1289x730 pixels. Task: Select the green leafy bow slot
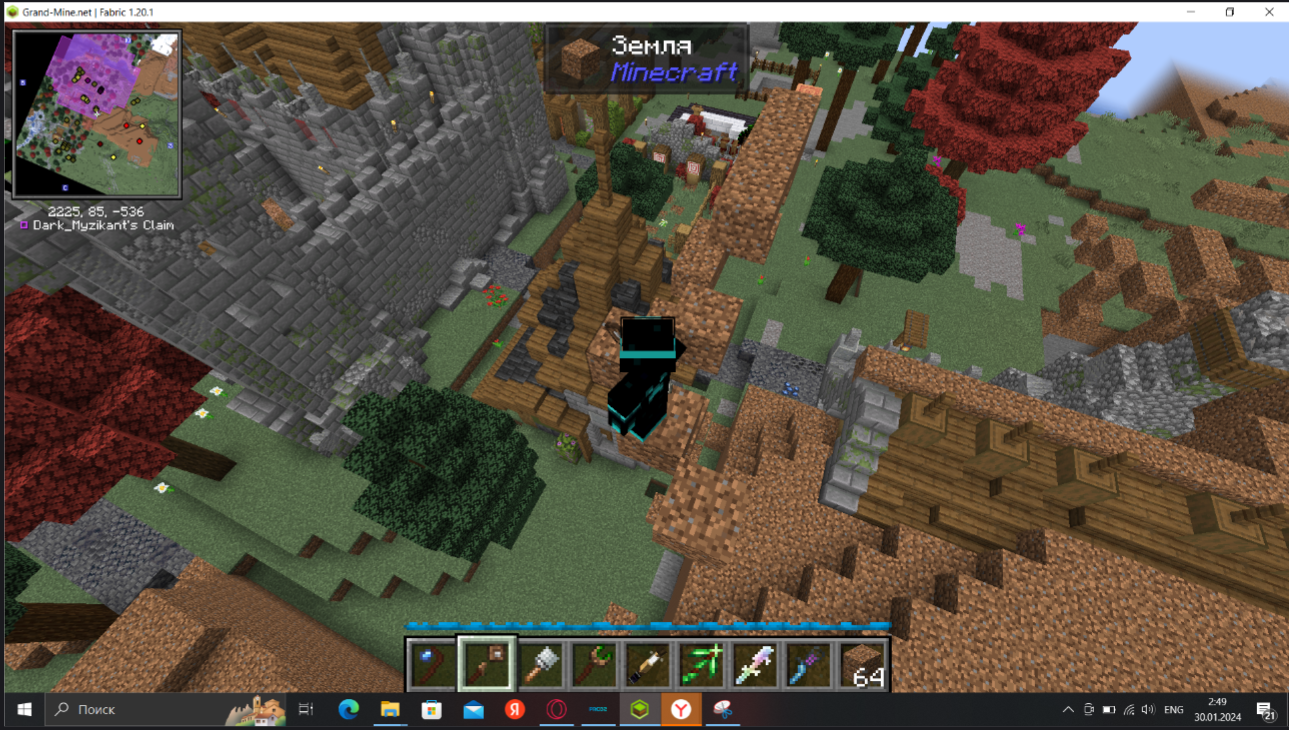click(702, 665)
